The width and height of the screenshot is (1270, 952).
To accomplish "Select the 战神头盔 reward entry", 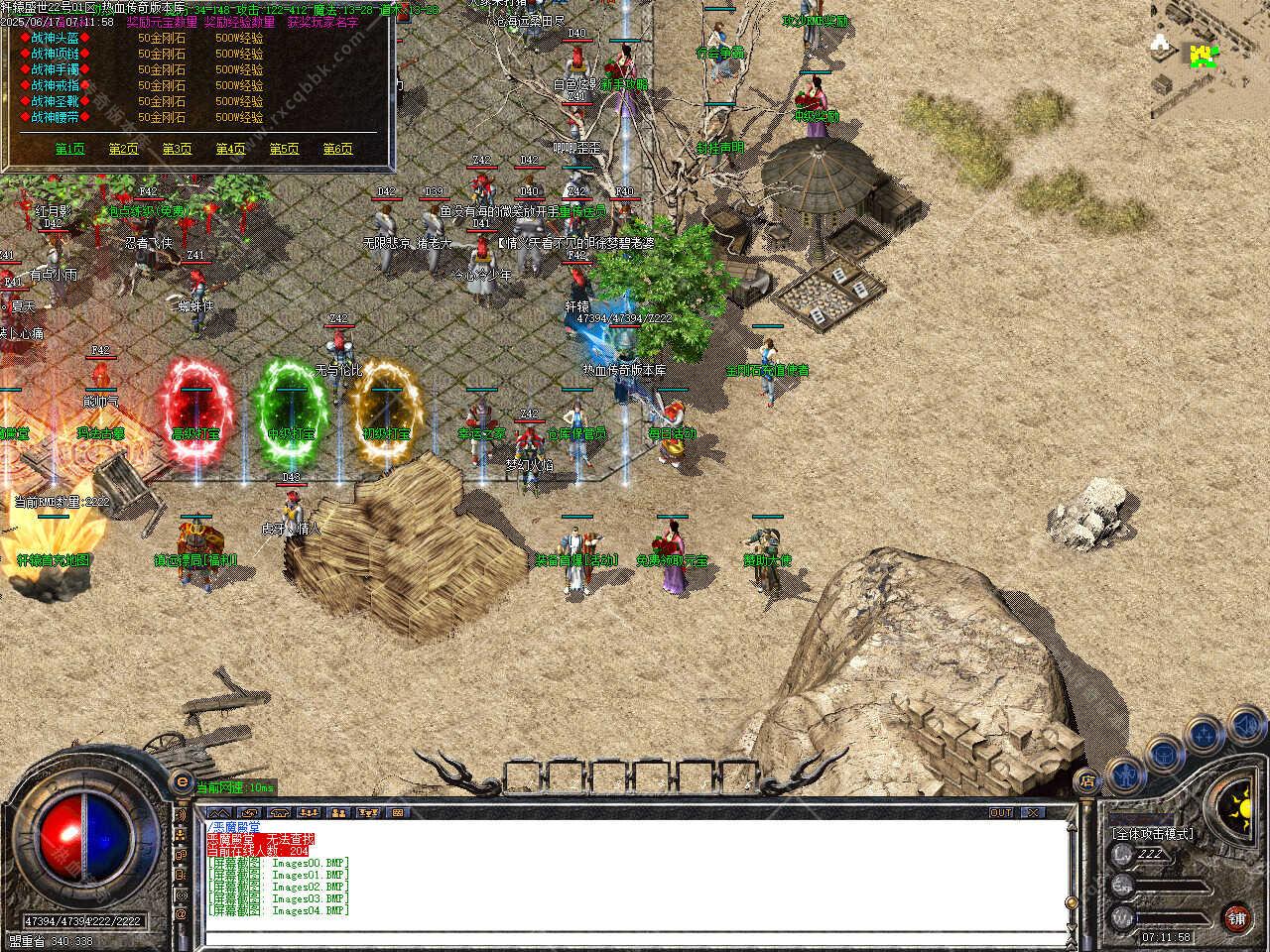I will click(56, 38).
